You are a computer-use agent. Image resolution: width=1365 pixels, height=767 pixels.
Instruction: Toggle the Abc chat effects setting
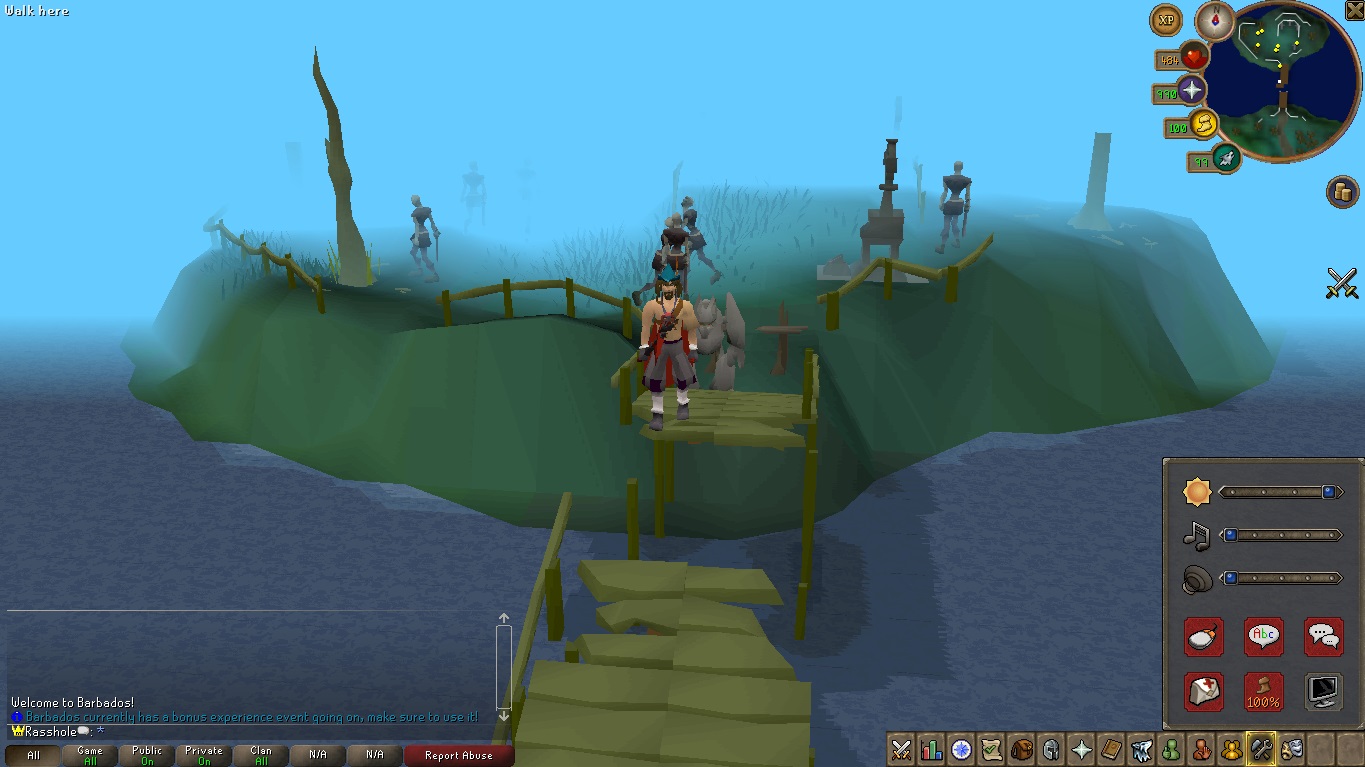tap(1263, 636)
